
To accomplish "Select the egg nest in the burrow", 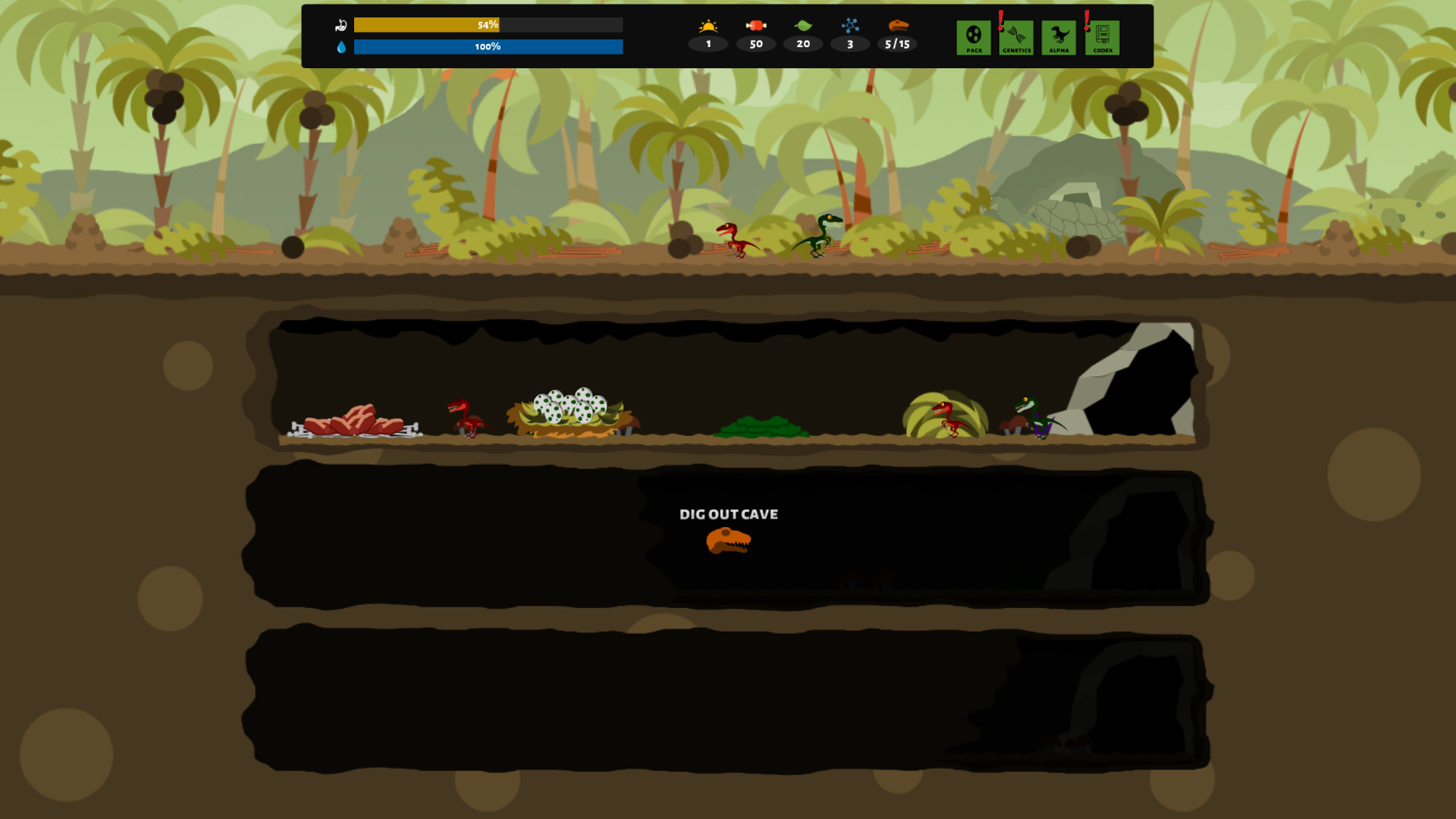I will (x=569, y=409).
